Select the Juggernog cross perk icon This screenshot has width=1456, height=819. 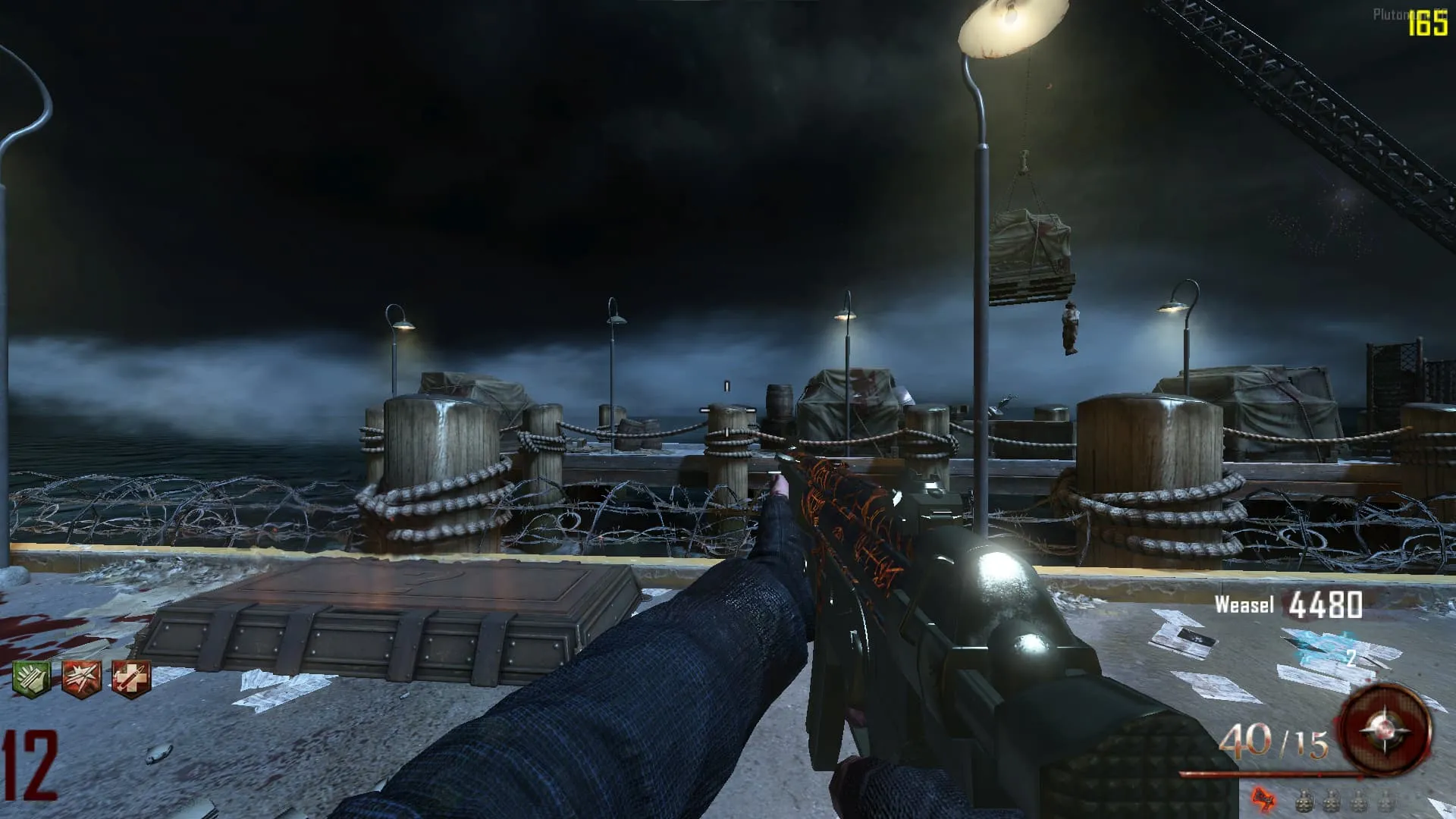(x=131, y=677)
